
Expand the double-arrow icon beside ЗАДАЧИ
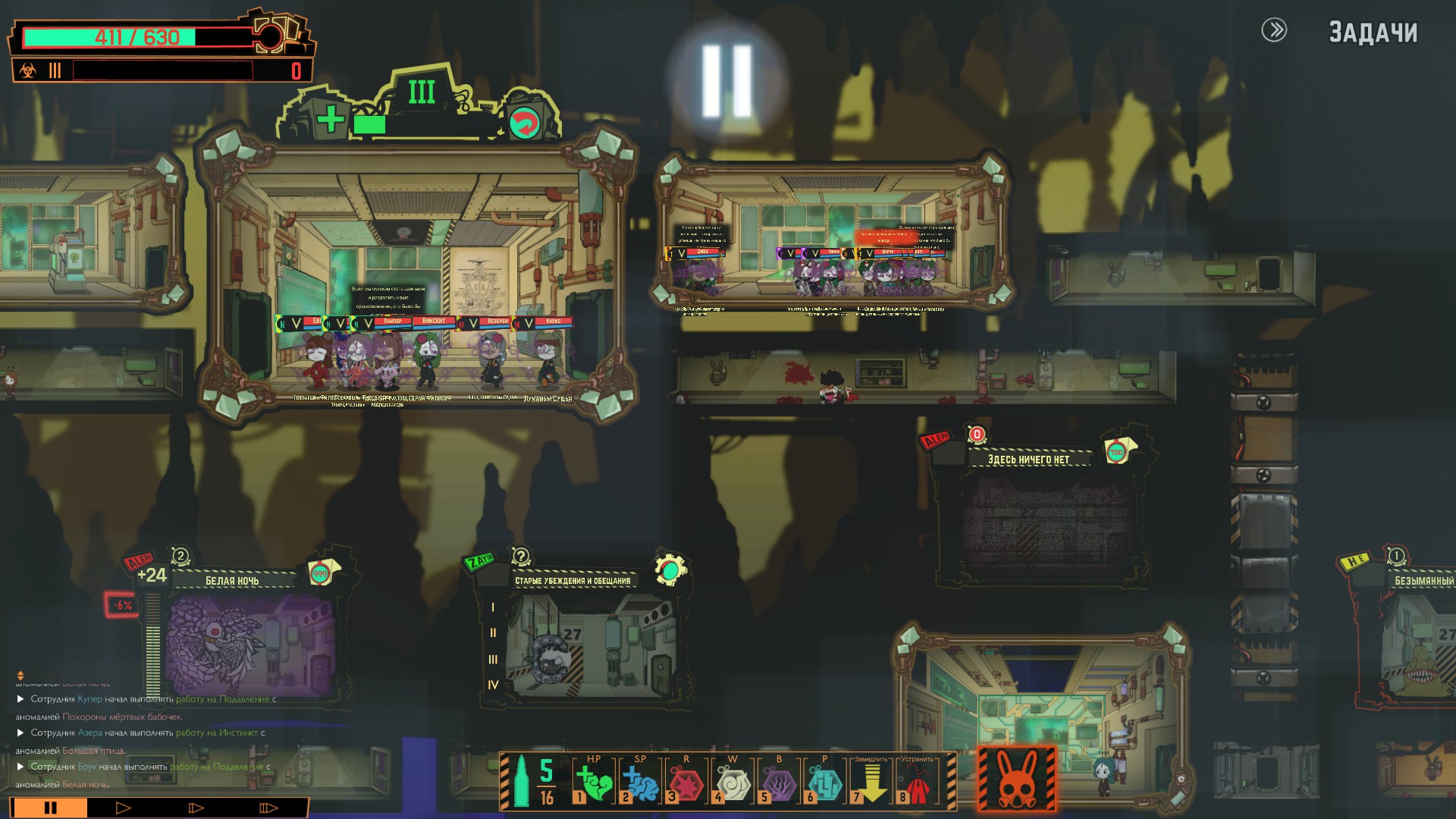tap(1274, 30)
